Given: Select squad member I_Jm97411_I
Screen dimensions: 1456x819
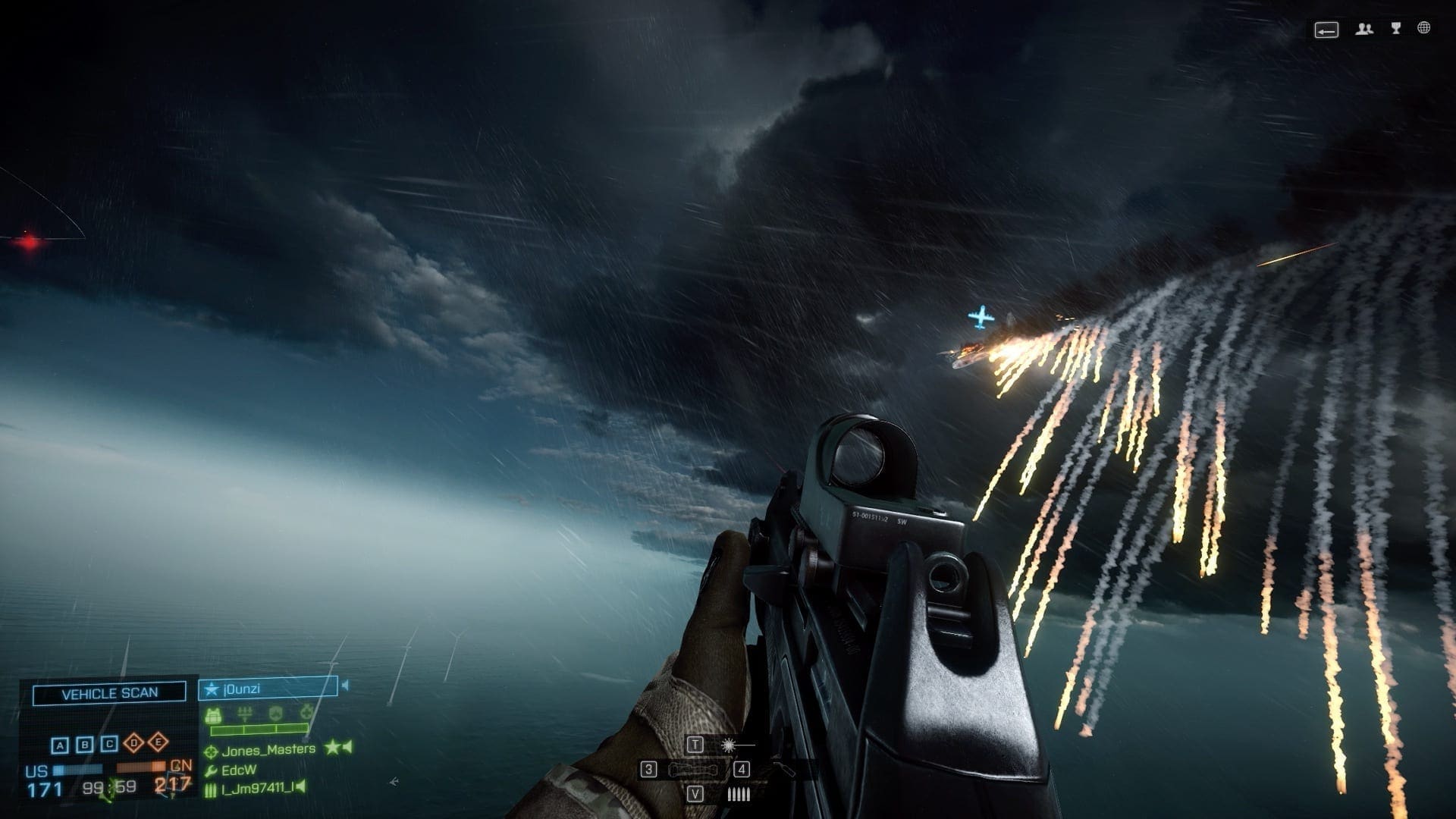Looking at the screenshot, I should [x=257, y=789].
